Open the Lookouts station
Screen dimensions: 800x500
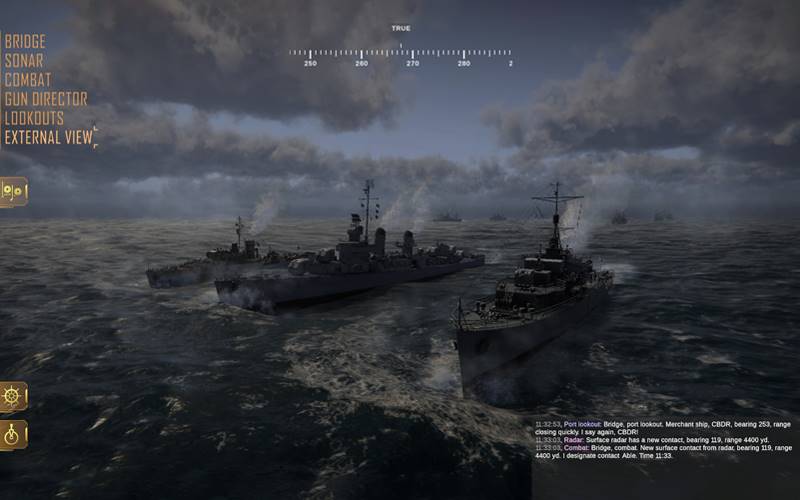pos(34,118)
